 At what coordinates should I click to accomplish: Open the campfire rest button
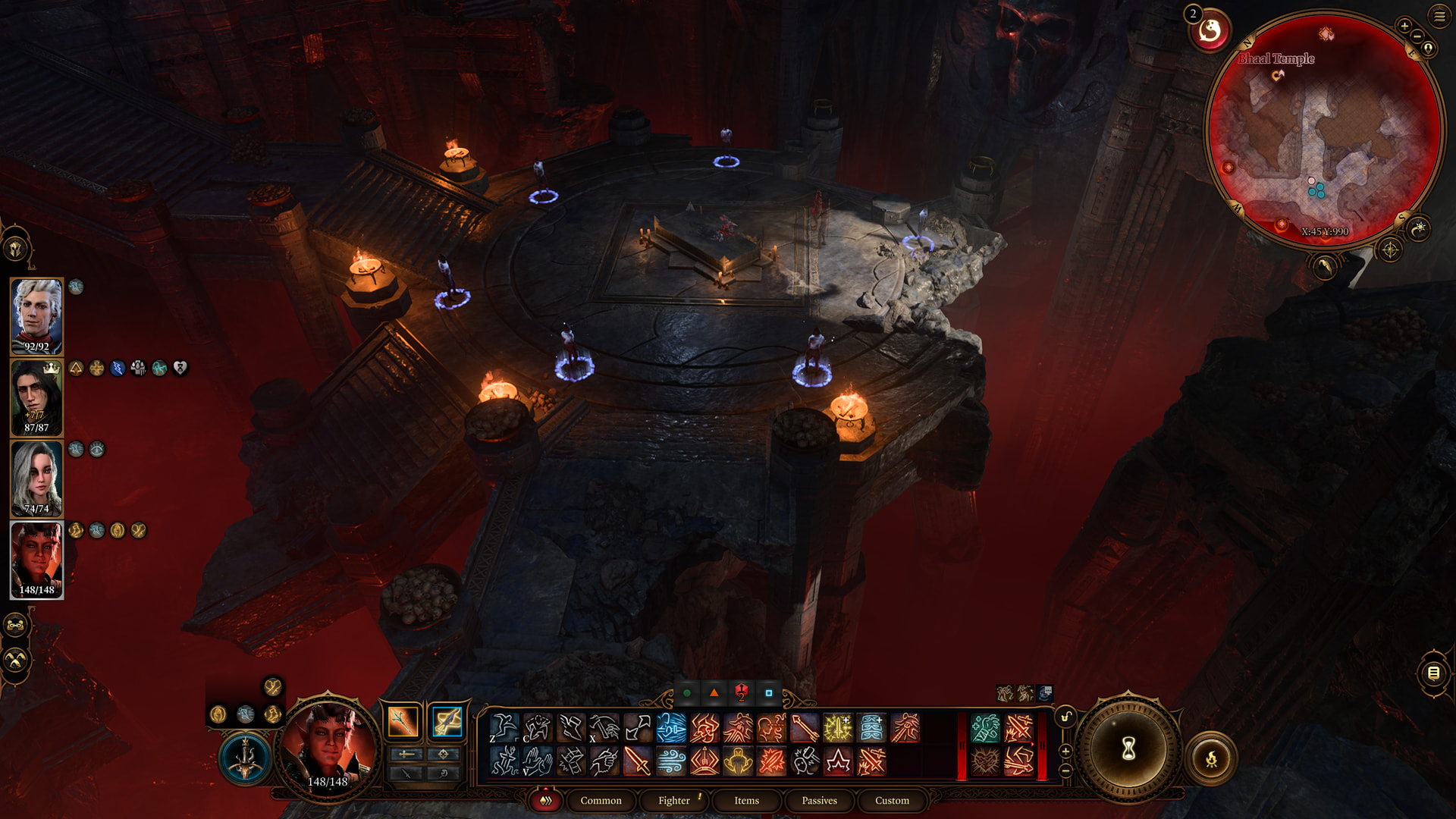(1211, 758)
